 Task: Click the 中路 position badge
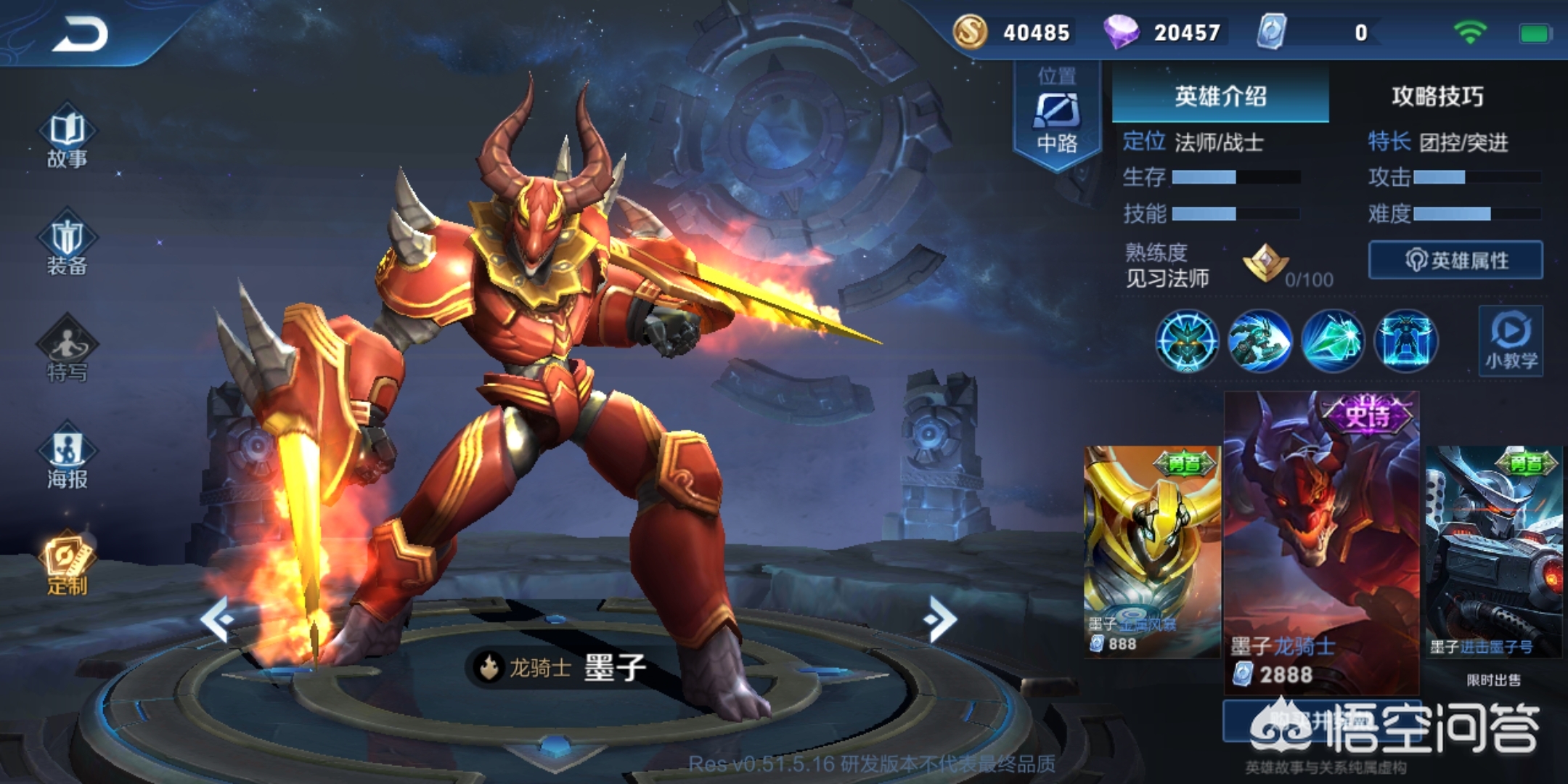point(1057,116)
